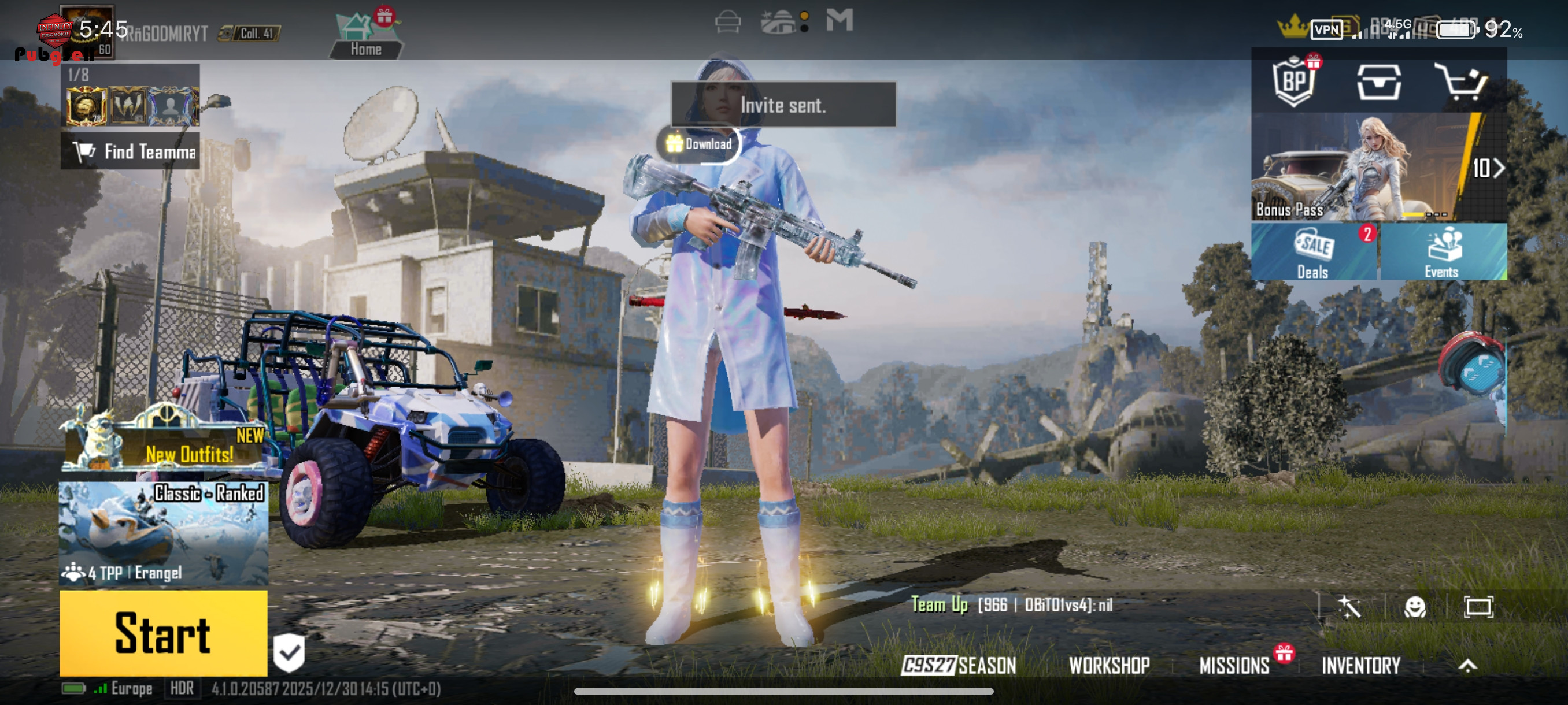Enter the Workshop menu
This screenshot has width=1568, height=705.
coord(1109,666)
